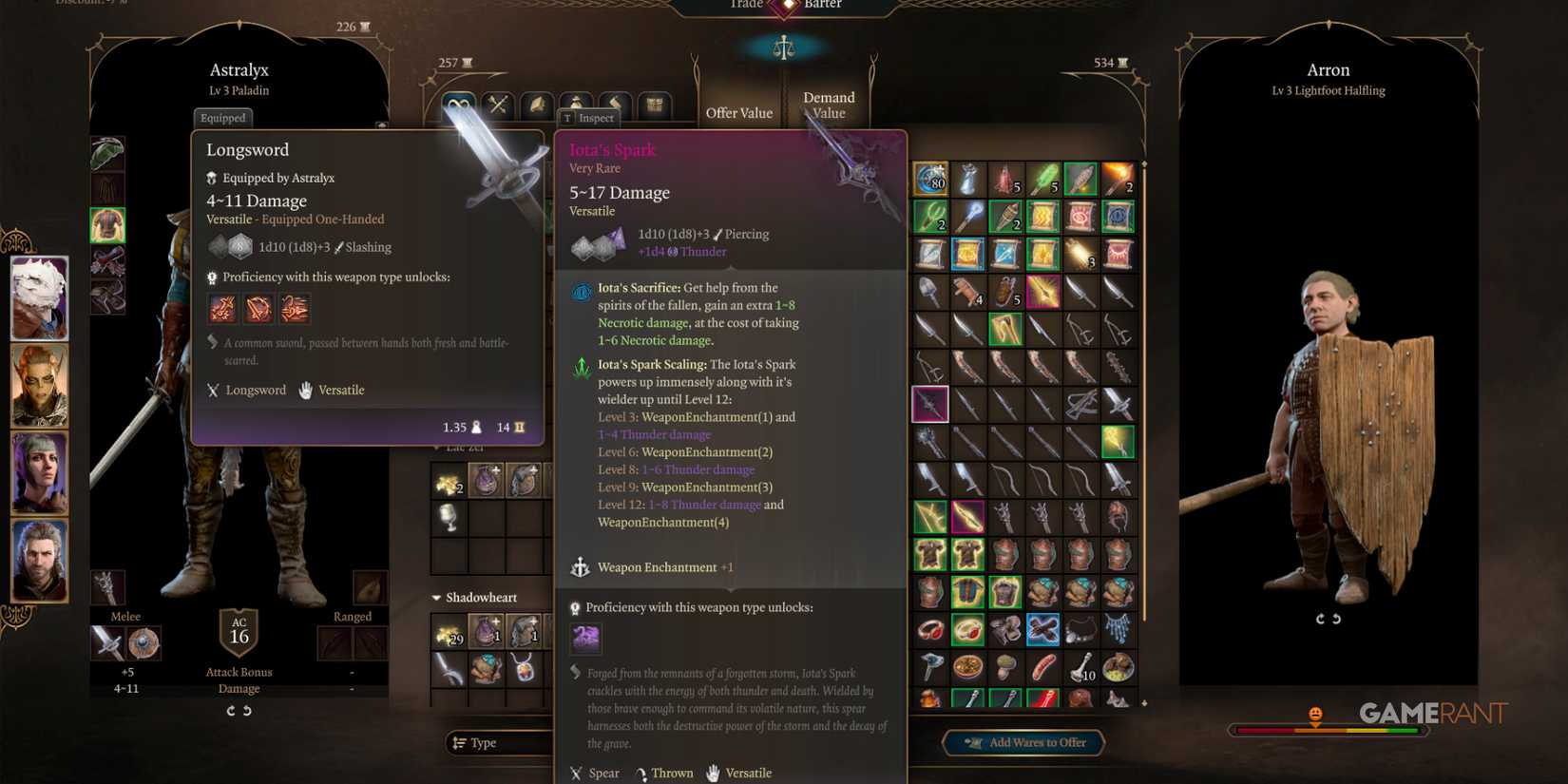
Task: Open the All Items infinity filter tab
Action: point(460,105)
